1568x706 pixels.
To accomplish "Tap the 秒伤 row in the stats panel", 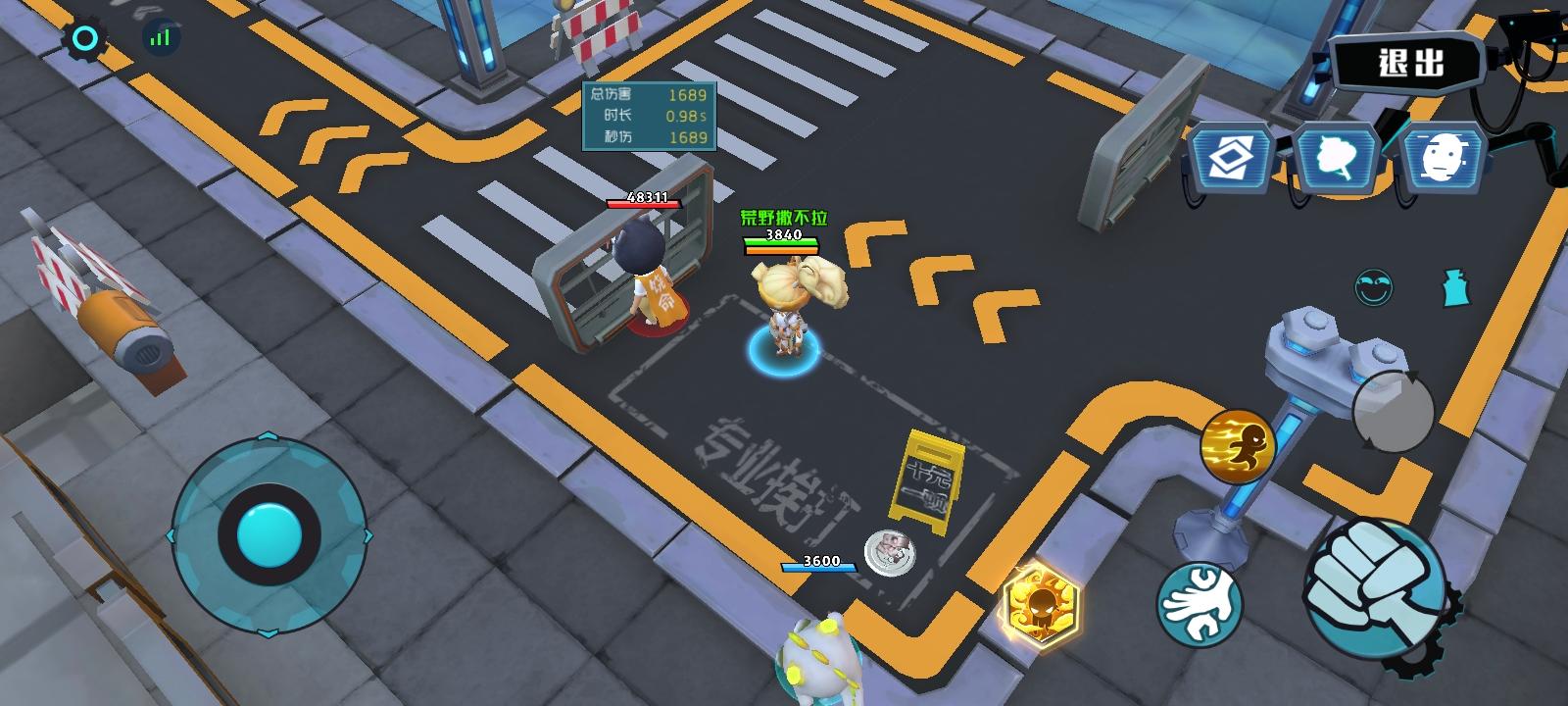I will click(x=647, y=138).
